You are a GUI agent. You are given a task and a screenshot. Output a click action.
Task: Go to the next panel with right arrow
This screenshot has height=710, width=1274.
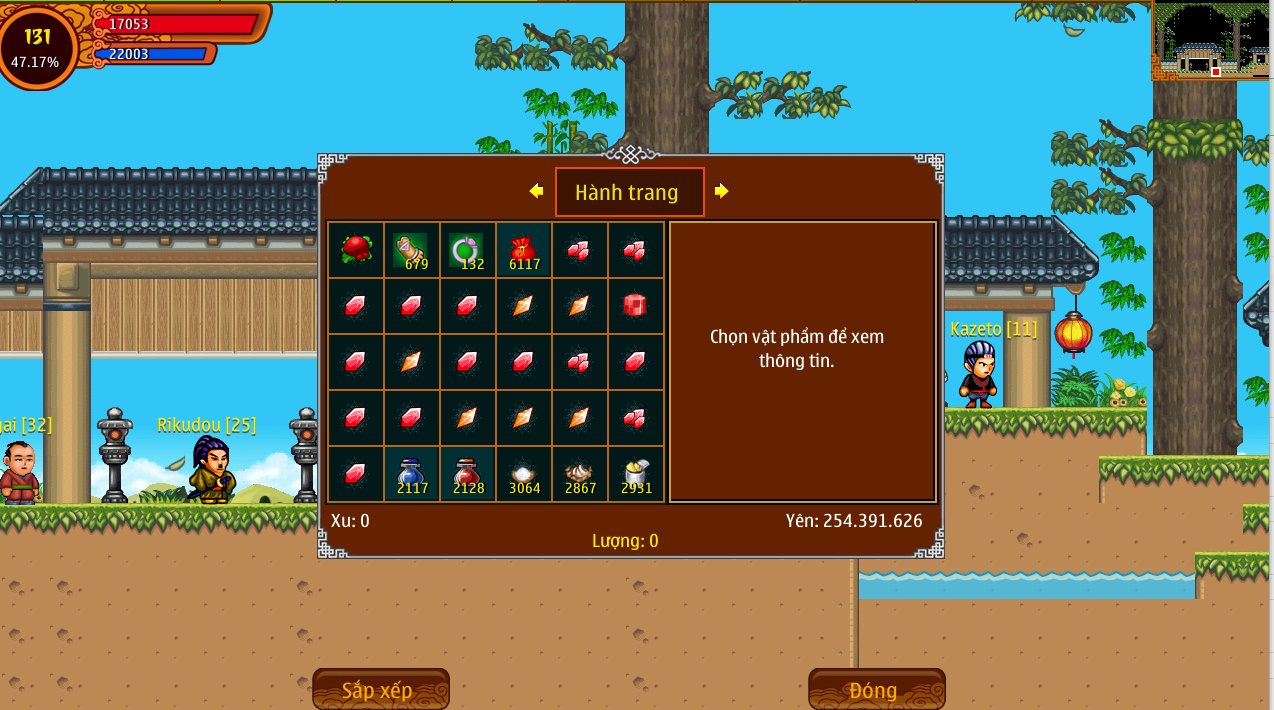(721, 191)
